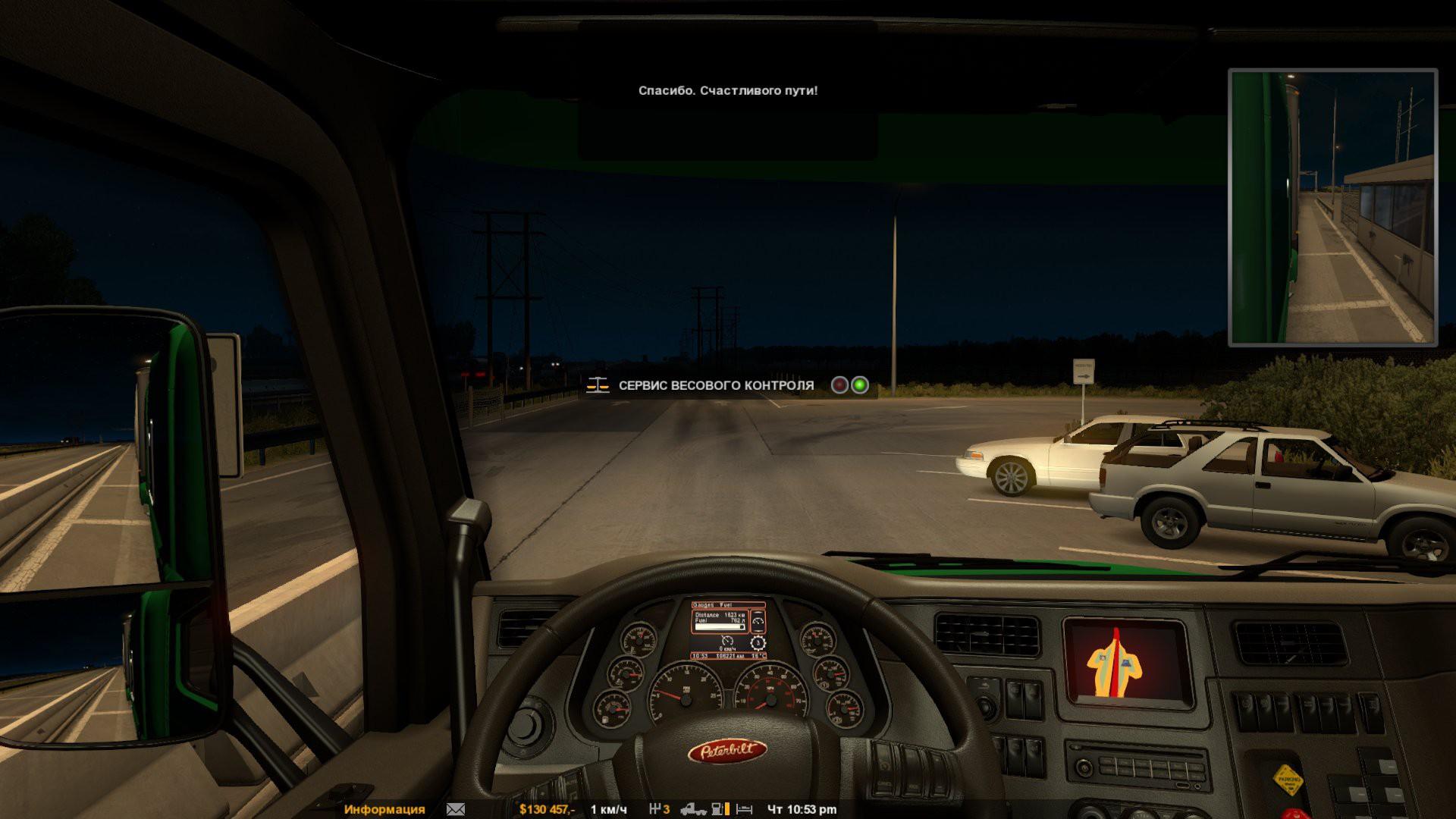Click the bed rest indicator icon
Image resolution: width=1456 pixels, height=819 pixels.
pyautogui.click(x=744, y=809)
